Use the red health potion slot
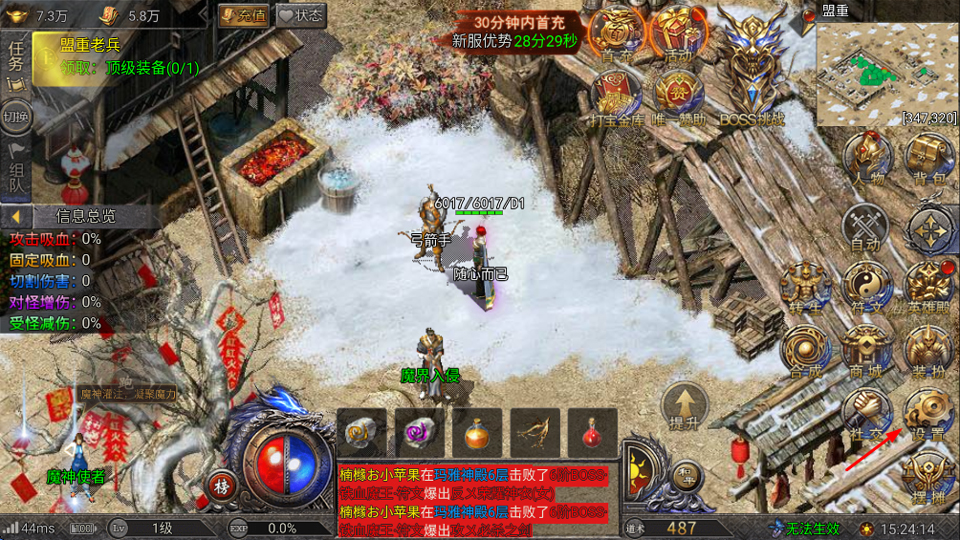Viewport: 960px width, 540px height. pos(592,433)
